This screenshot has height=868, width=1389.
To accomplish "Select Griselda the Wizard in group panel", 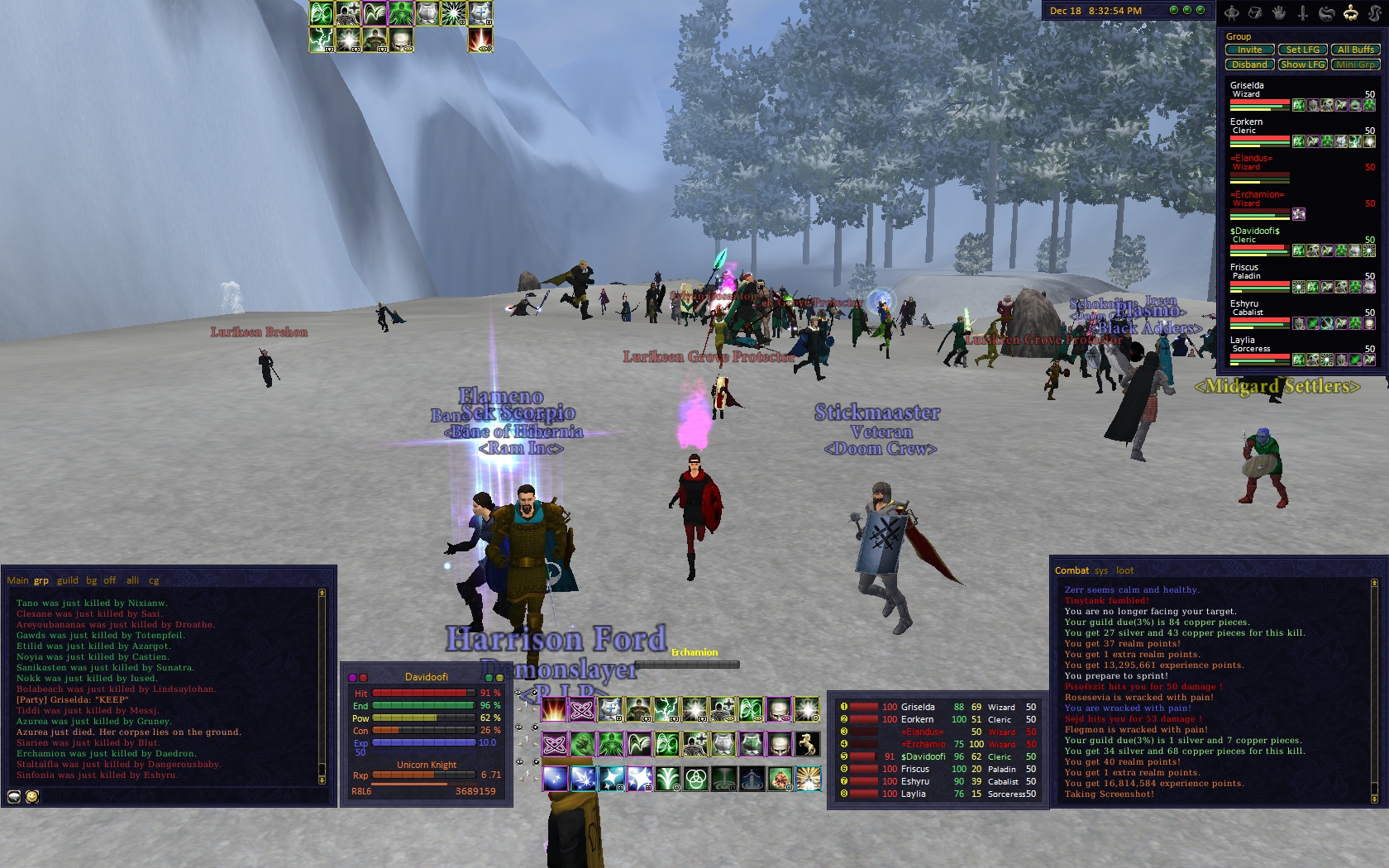I will click(x=1258, y=90).
